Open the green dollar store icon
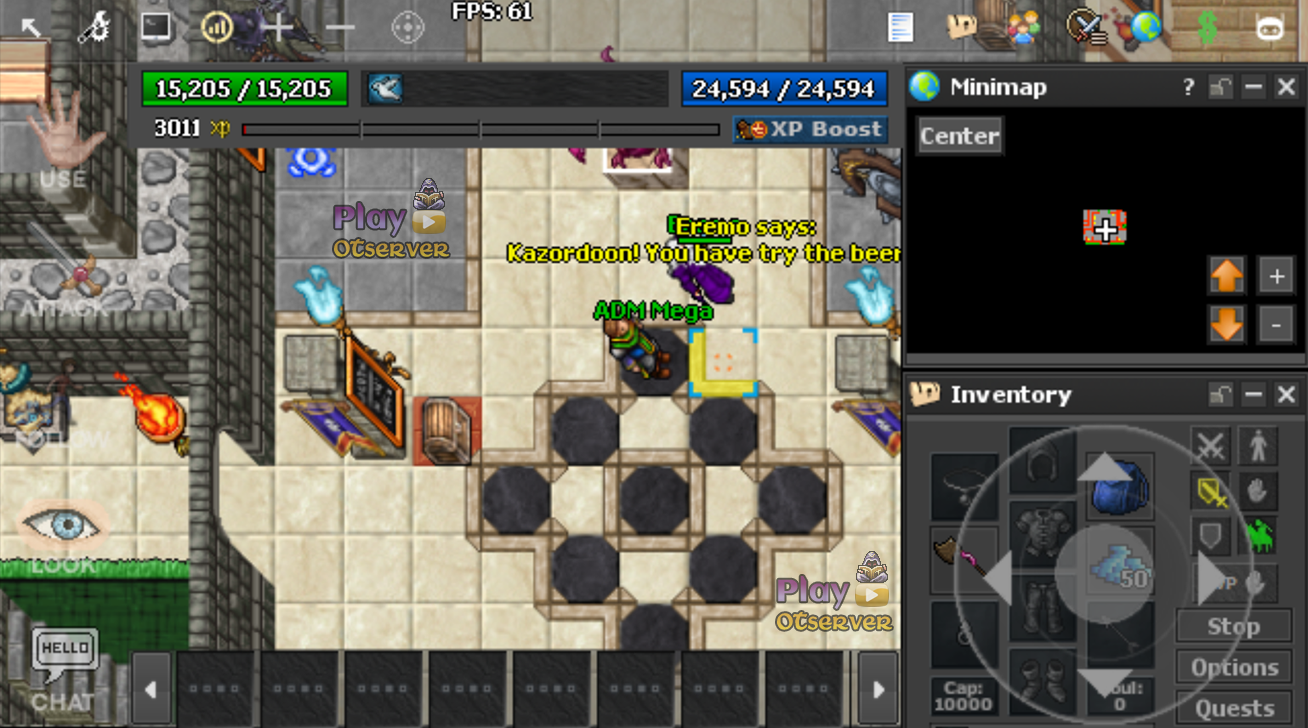 1207,28
